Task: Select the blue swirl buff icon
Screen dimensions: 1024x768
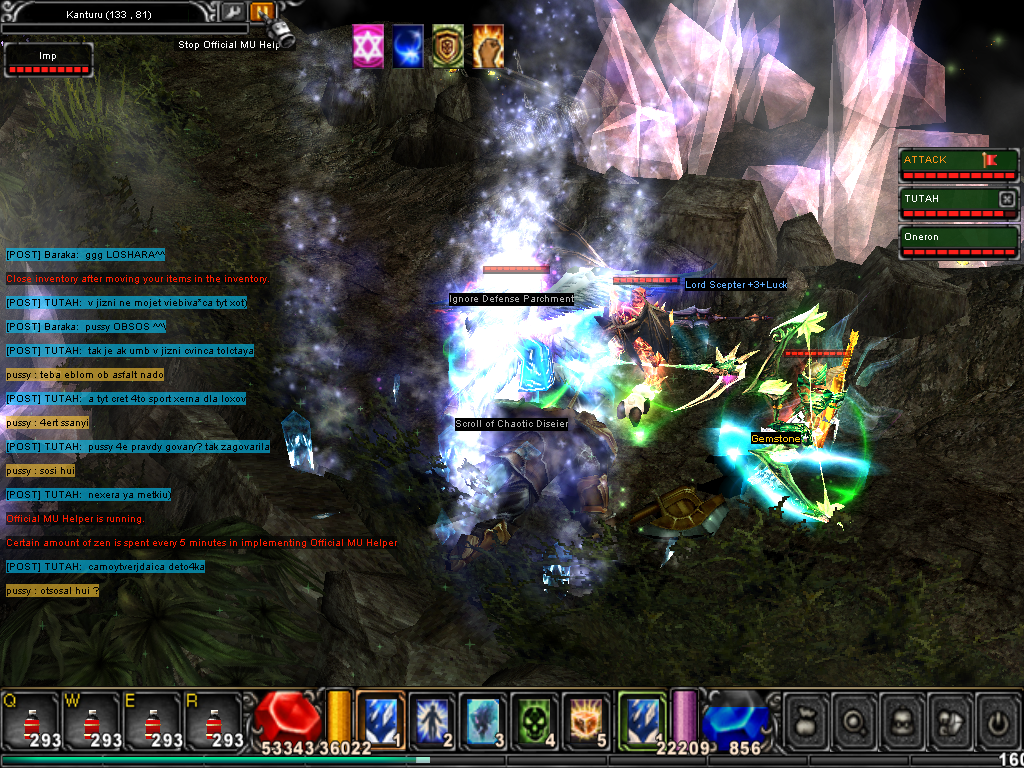Action: click(x=408, y=47)
